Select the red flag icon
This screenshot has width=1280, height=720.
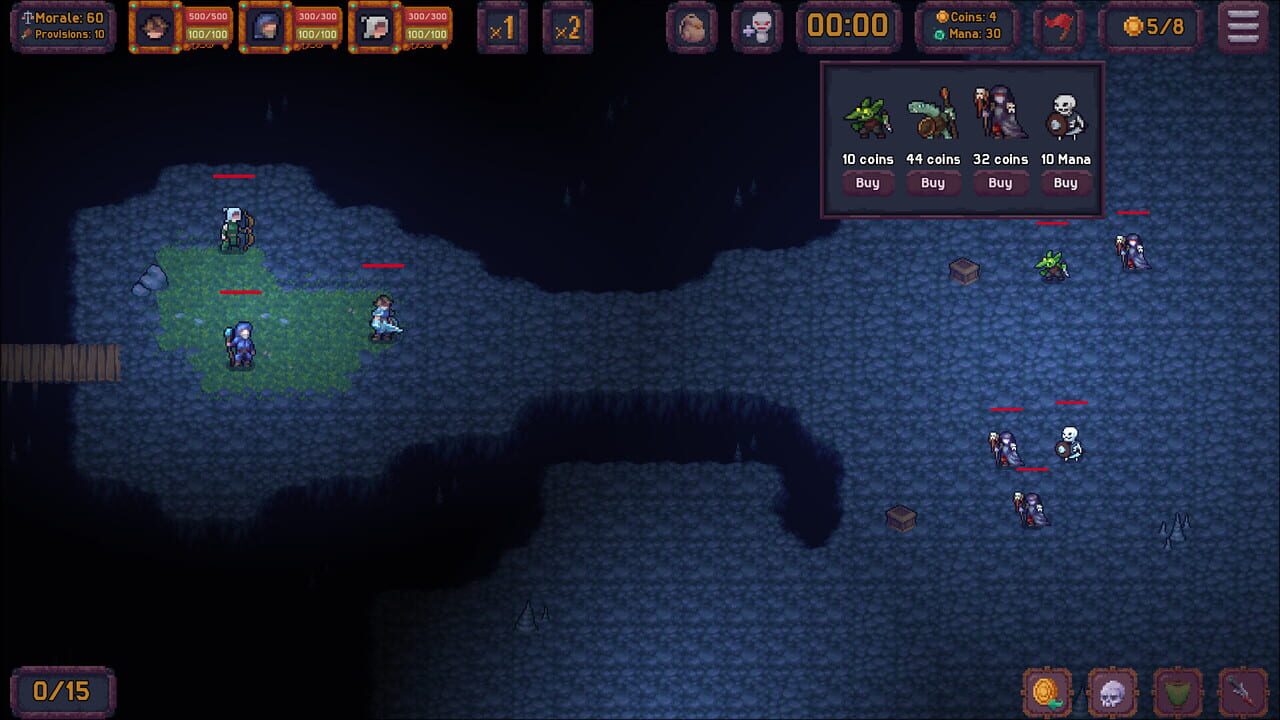pyautogui.click(x=1060, y=27)
